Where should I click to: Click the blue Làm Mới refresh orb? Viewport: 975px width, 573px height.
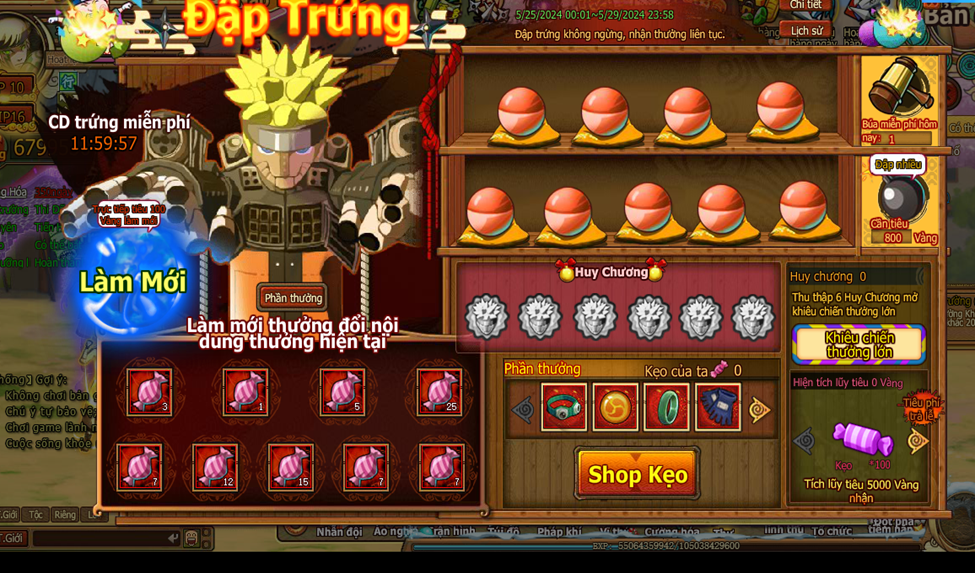[133, 282]
